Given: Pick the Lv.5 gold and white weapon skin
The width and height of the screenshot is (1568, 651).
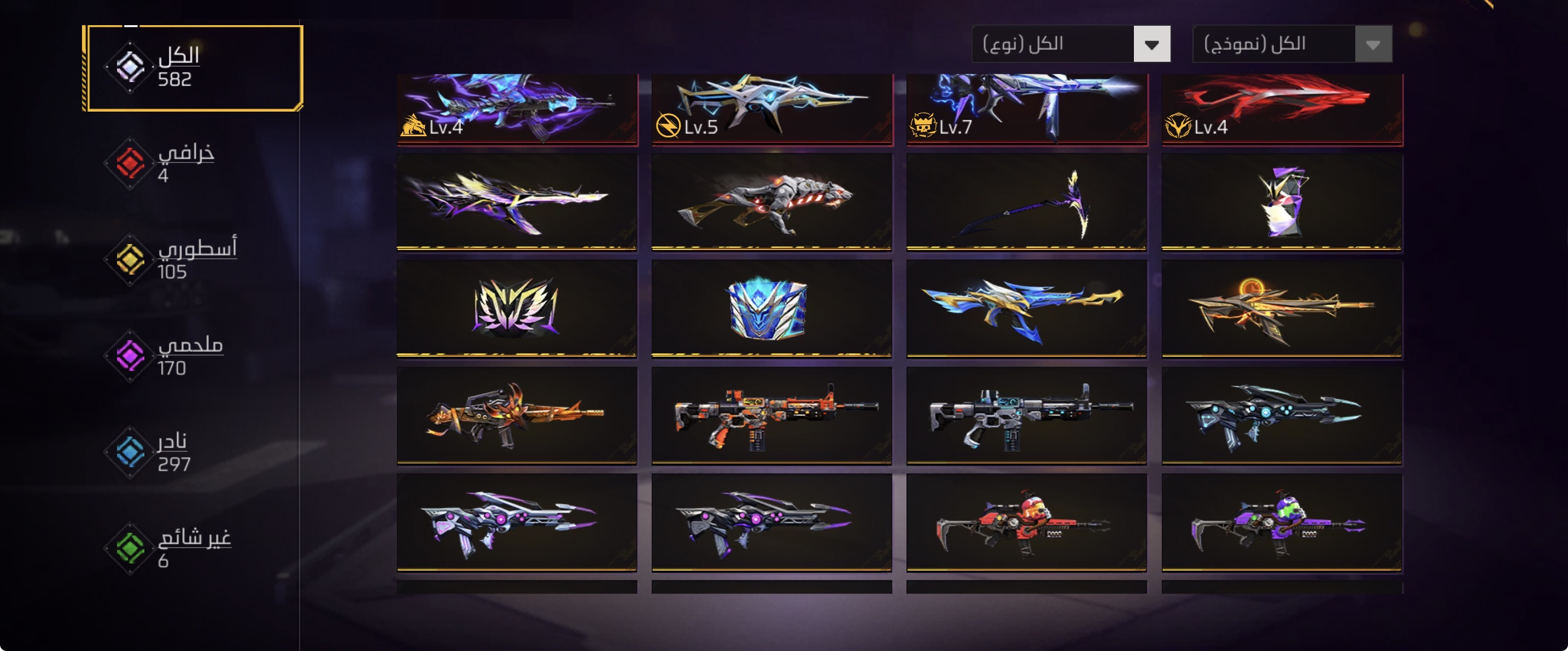Looking at the screenshot, I should (771, 108).
